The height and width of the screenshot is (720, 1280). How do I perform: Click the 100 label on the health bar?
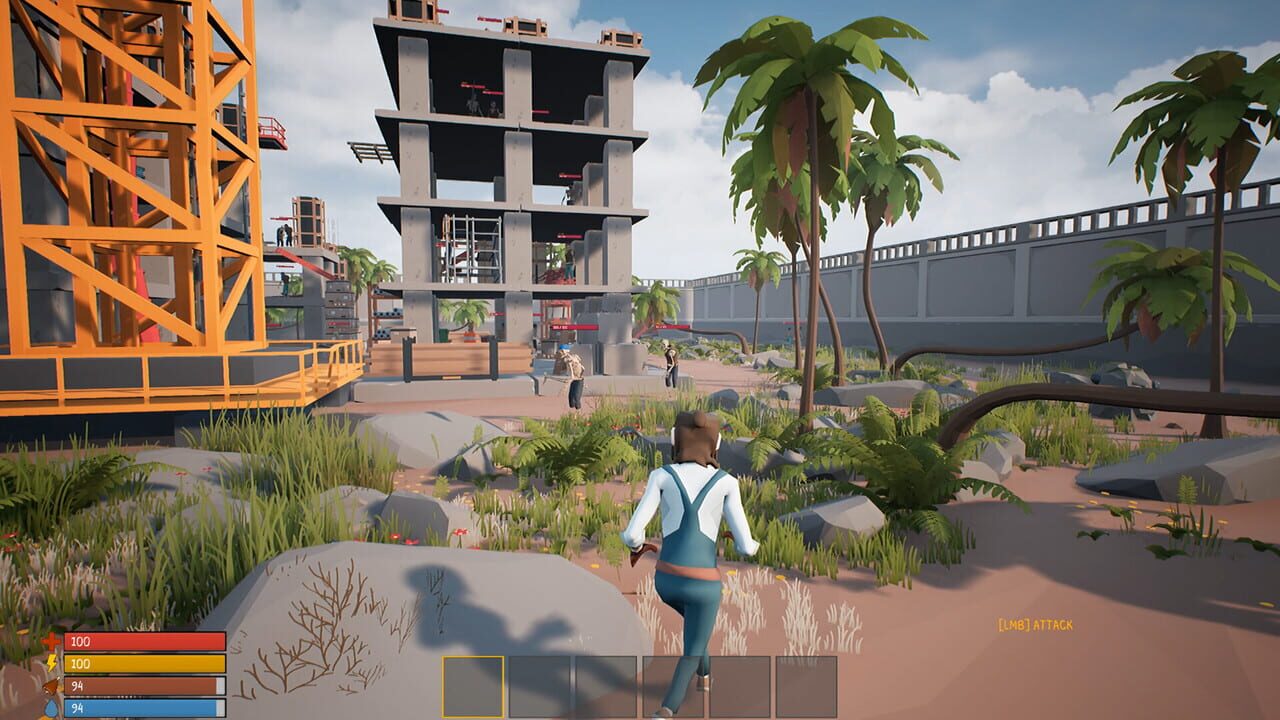80,640
